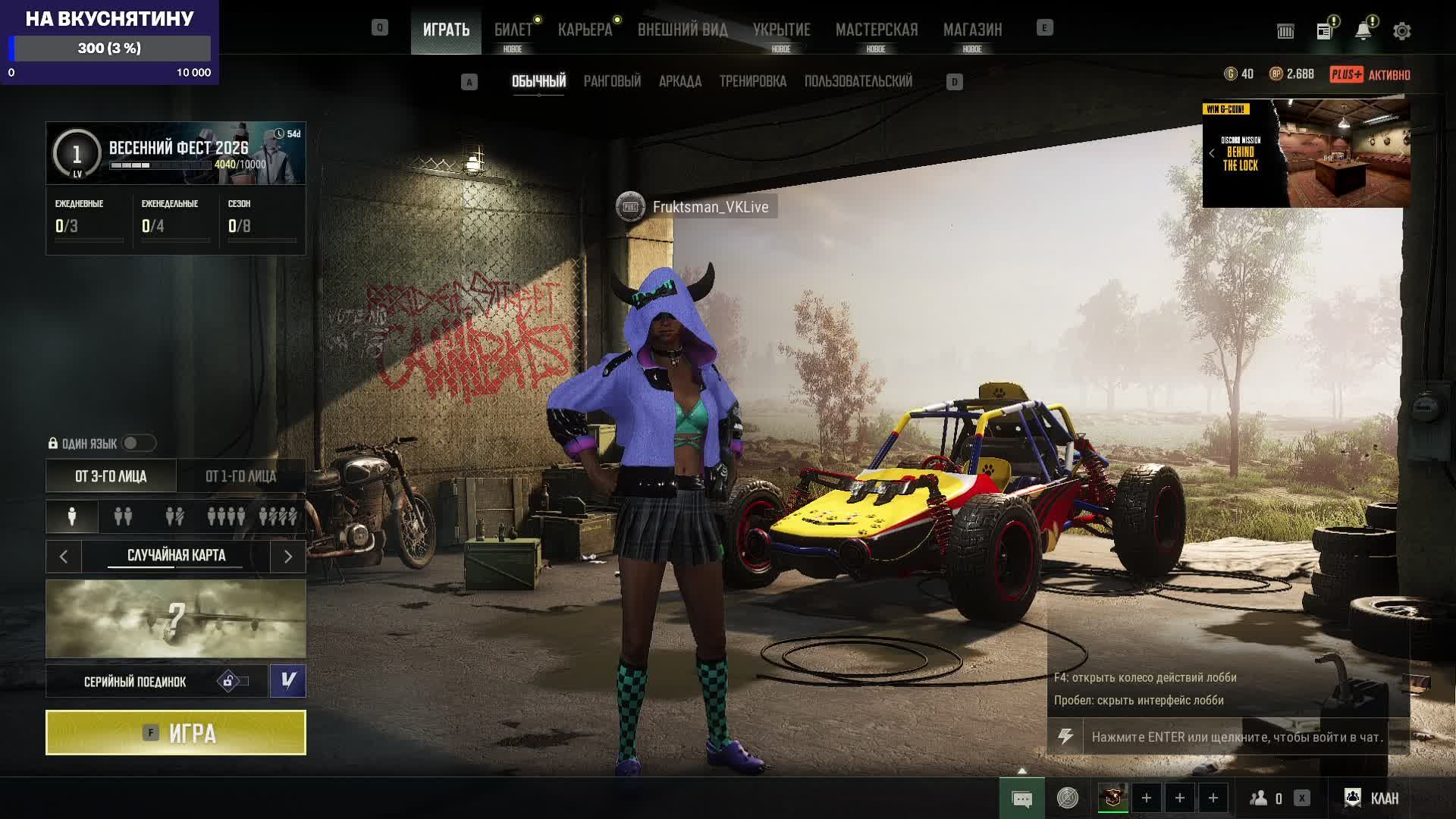Open the АРКАДА mode tab
This screenshot has width=1456, height=819.
(x=679, y=81)
